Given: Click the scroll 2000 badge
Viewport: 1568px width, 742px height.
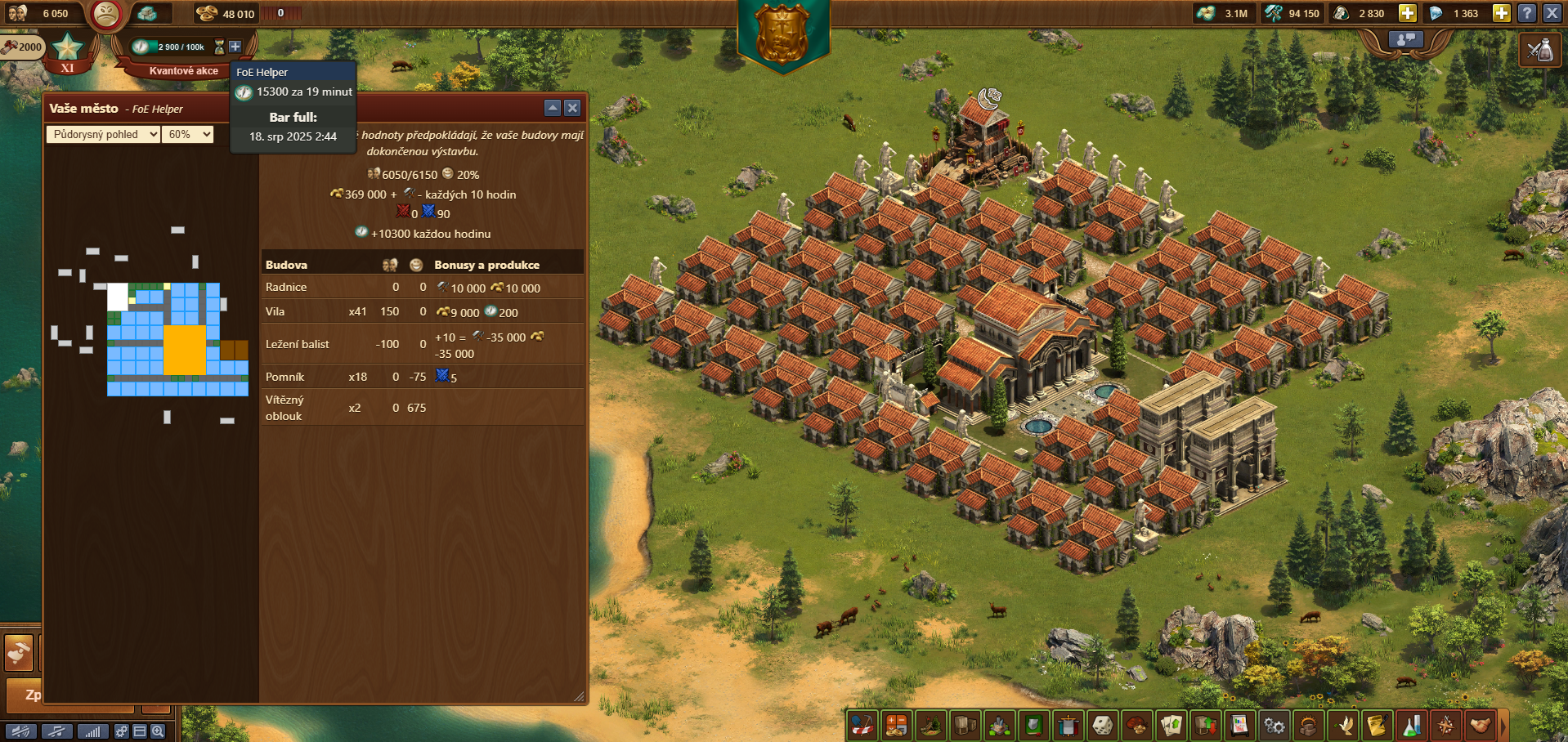Looking at the screenshot, I should click(x=22, y=47).
